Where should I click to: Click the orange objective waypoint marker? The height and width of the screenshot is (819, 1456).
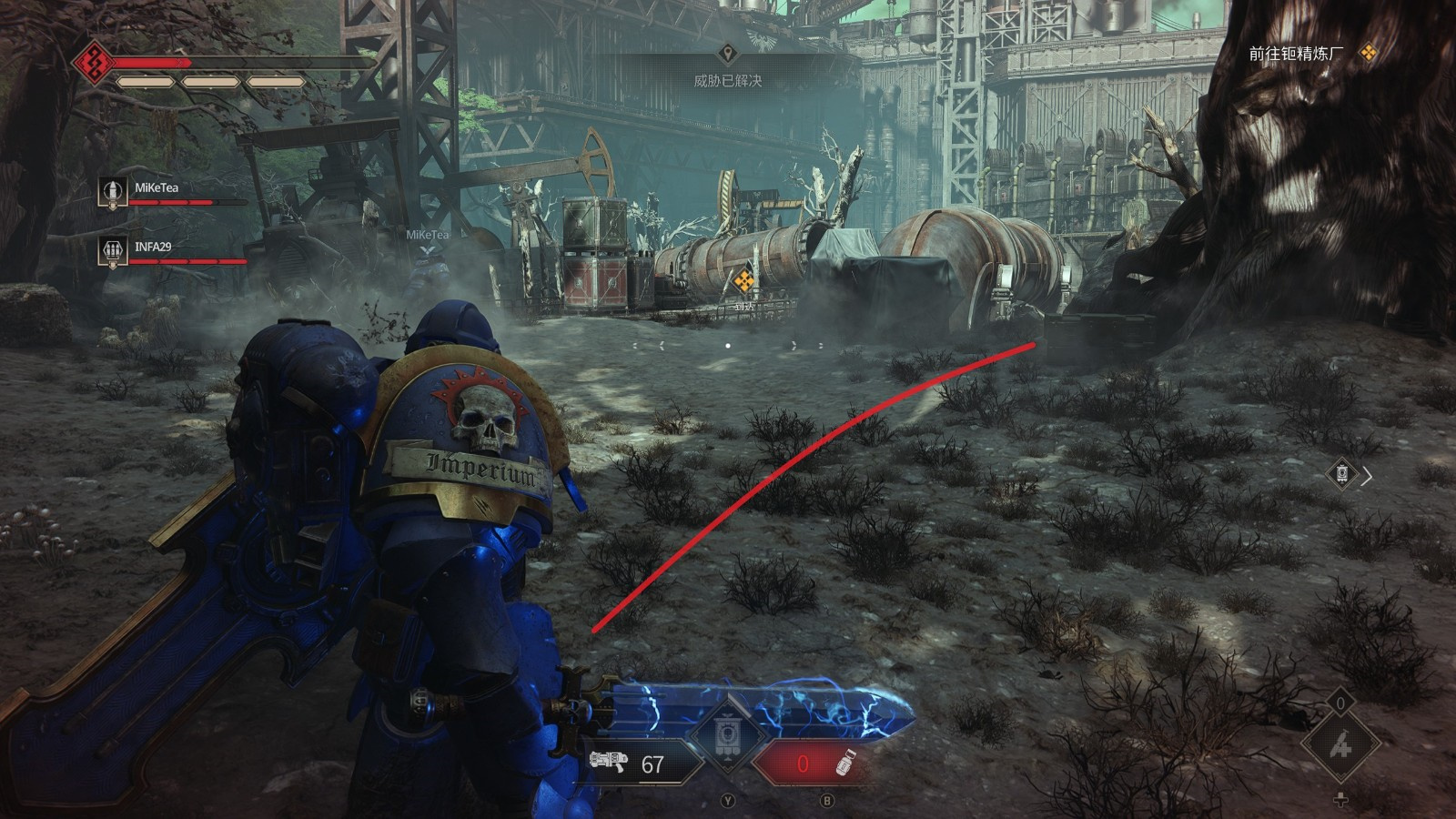[744, 282]
